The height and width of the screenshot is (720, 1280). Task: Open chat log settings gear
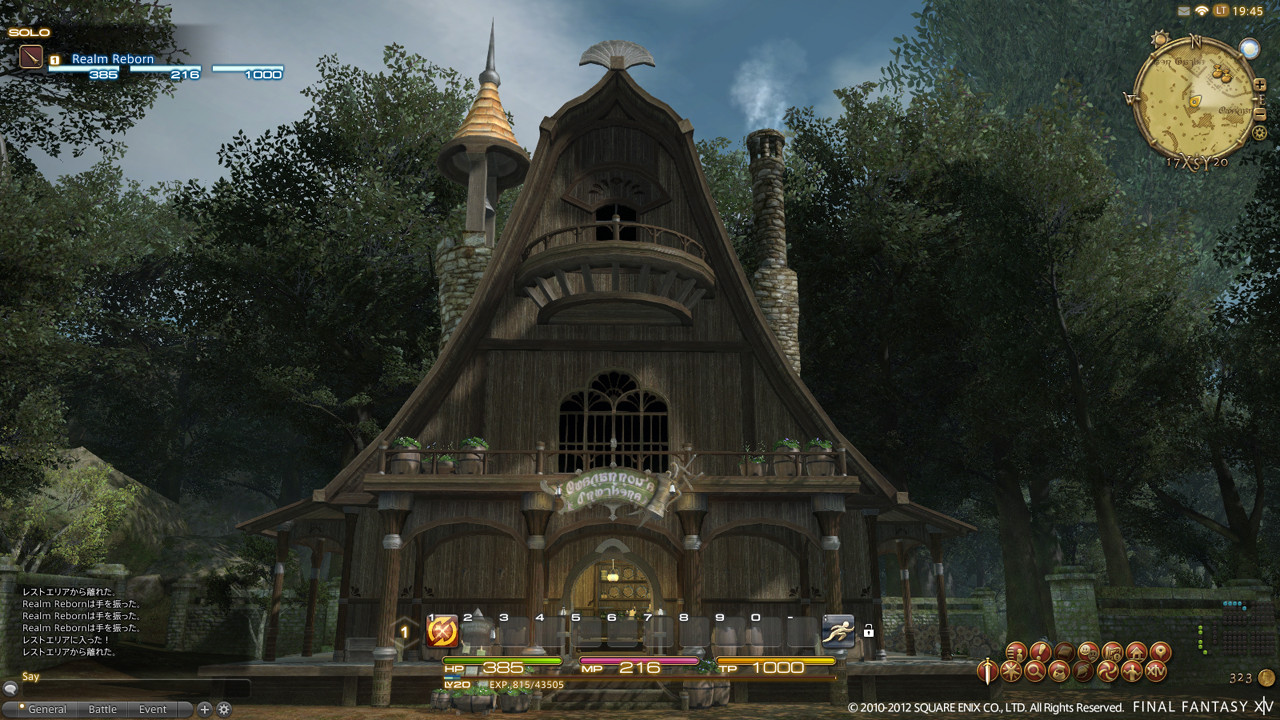click(224, 709)
